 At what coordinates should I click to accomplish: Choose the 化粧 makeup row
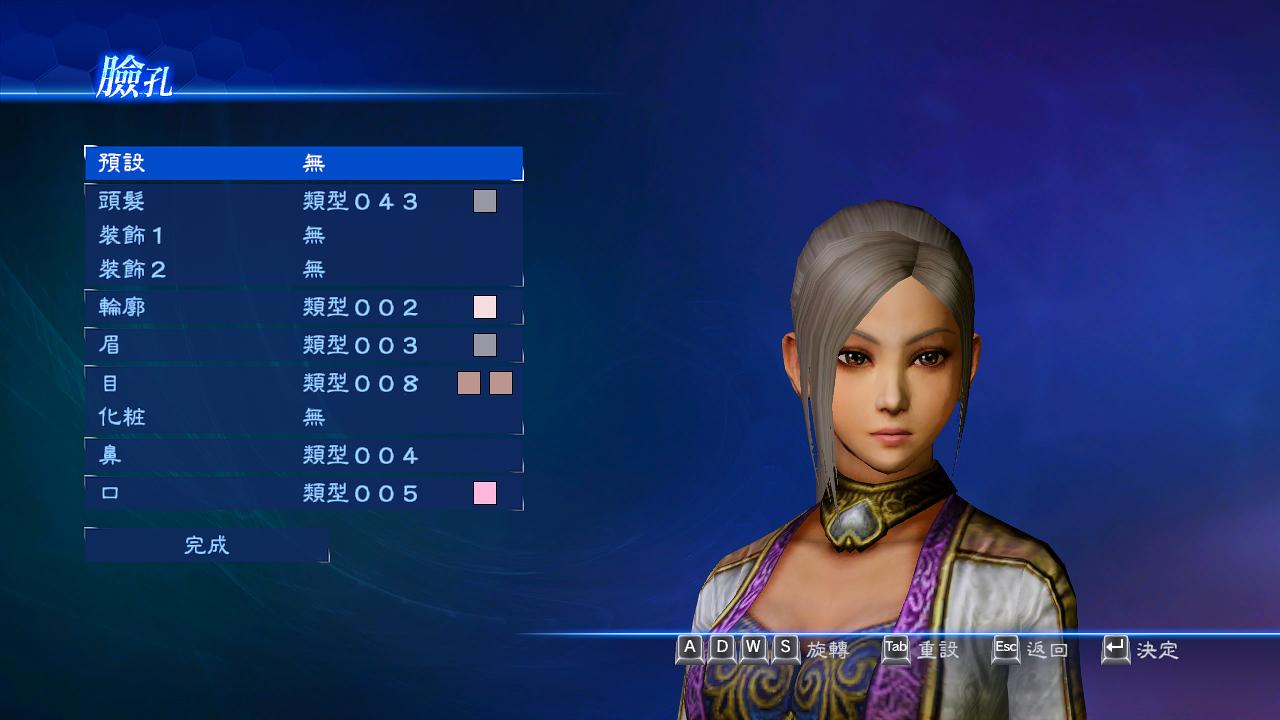(303, 417)
